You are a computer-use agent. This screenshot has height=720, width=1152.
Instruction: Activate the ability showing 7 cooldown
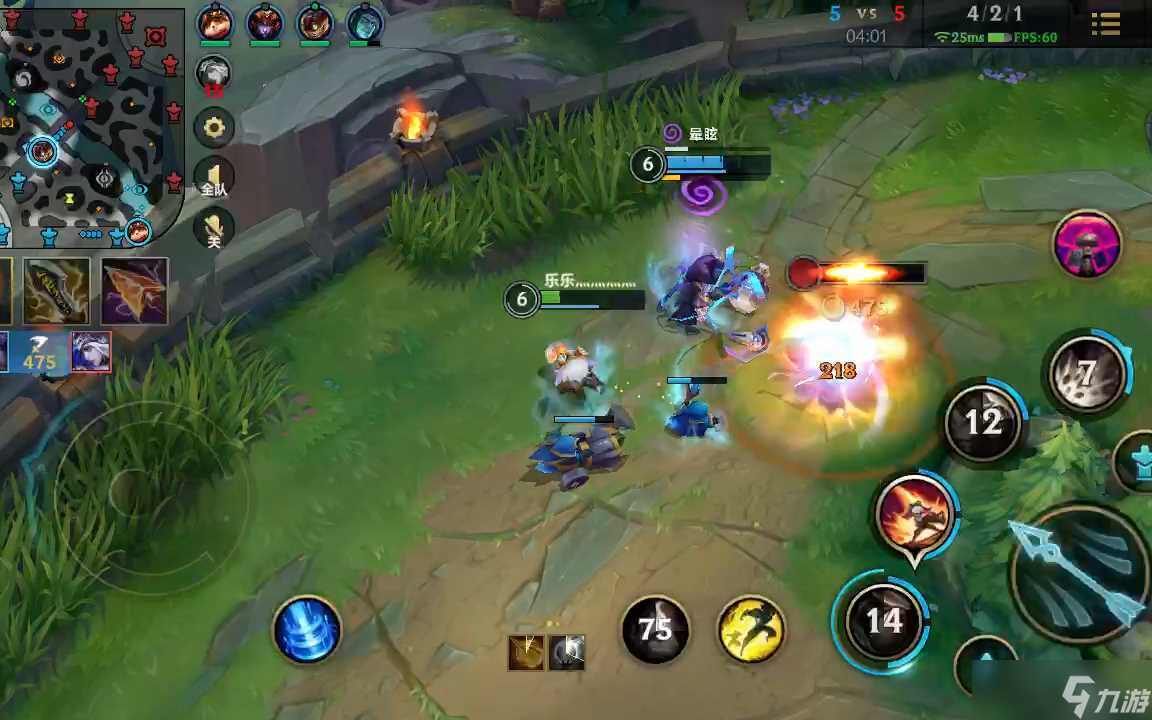pos(1085,374)
